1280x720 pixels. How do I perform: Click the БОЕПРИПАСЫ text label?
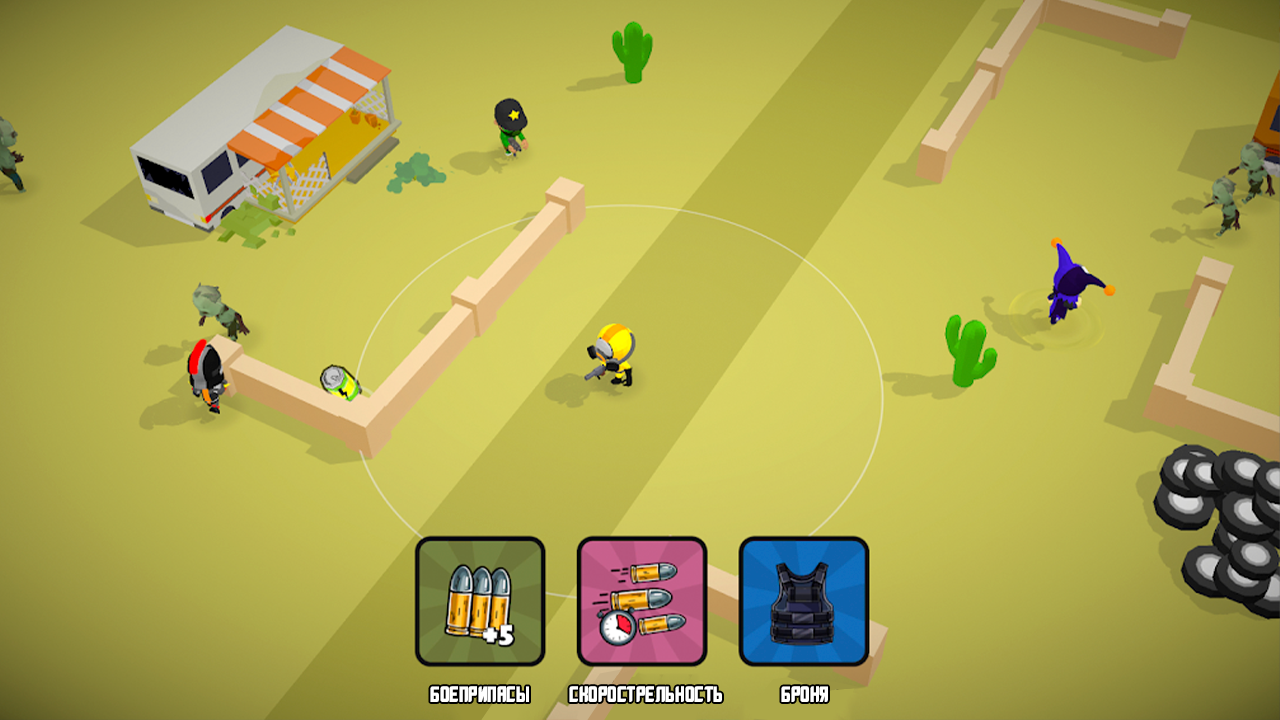coord(481,691)
